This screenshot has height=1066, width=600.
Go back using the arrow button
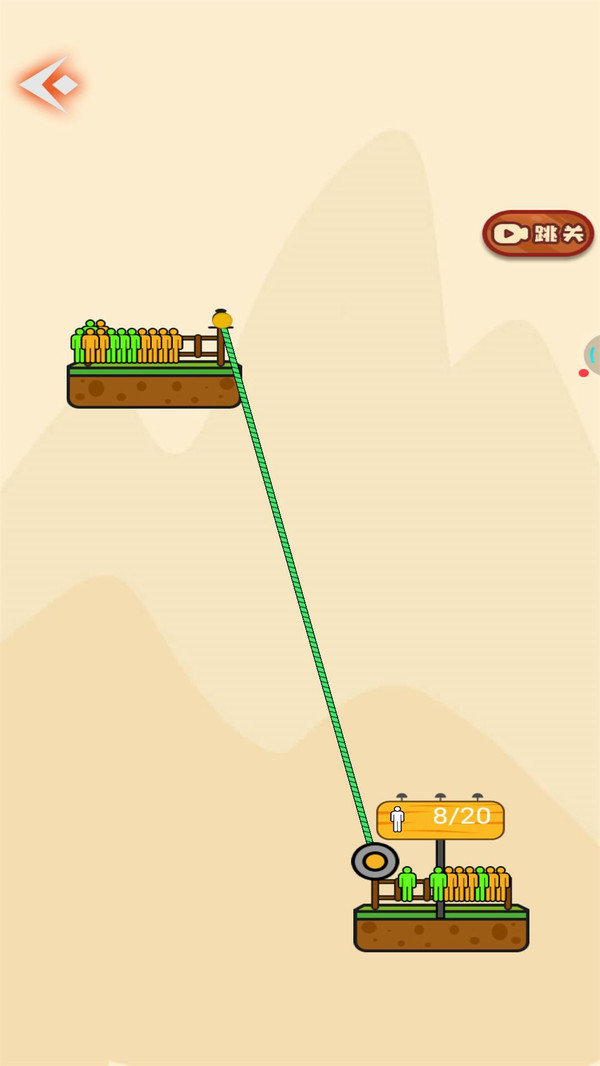pyautogui.click(x=49, y=85)
